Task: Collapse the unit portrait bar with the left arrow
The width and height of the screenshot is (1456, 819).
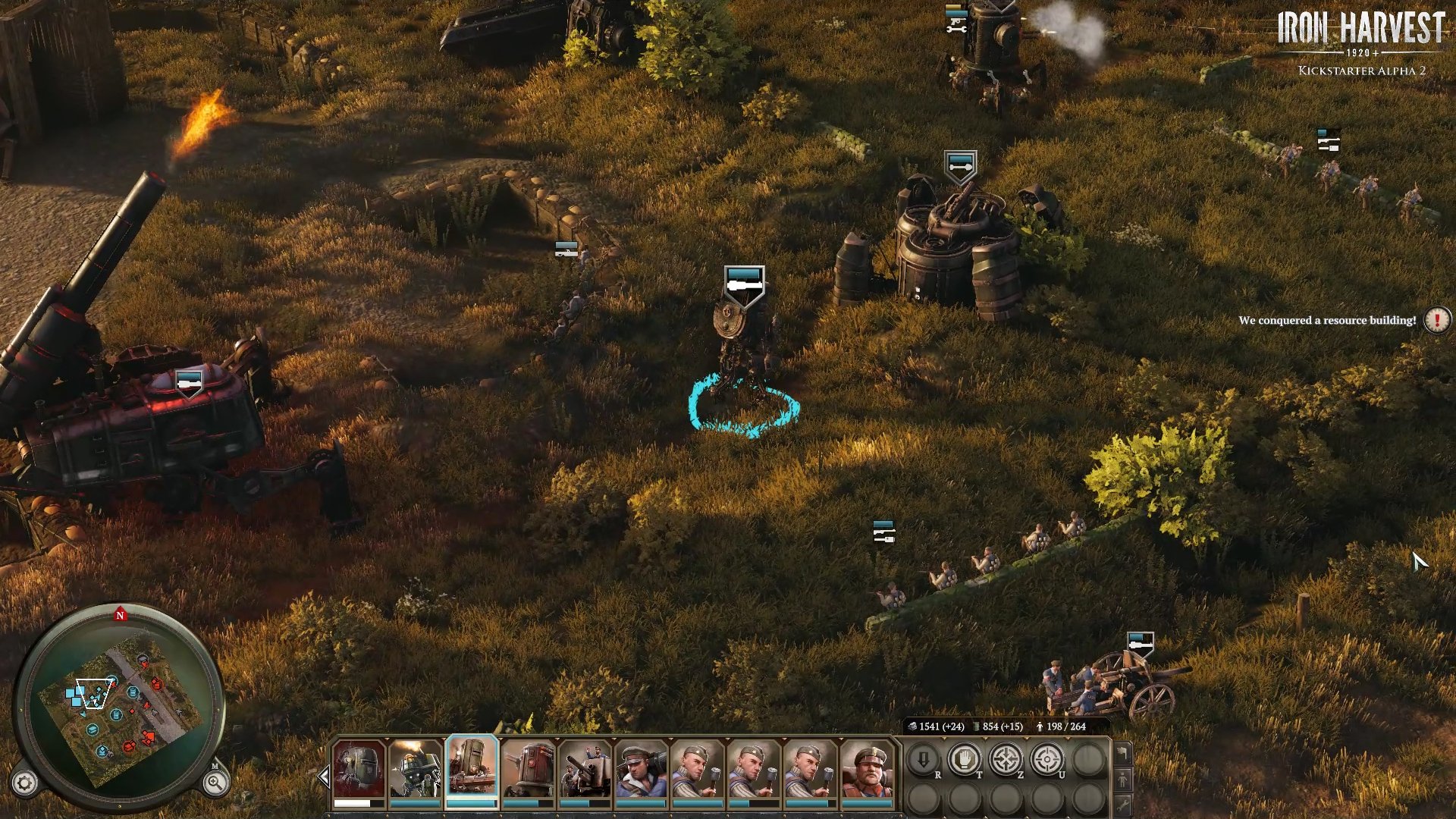Action: tap(324, 774)
